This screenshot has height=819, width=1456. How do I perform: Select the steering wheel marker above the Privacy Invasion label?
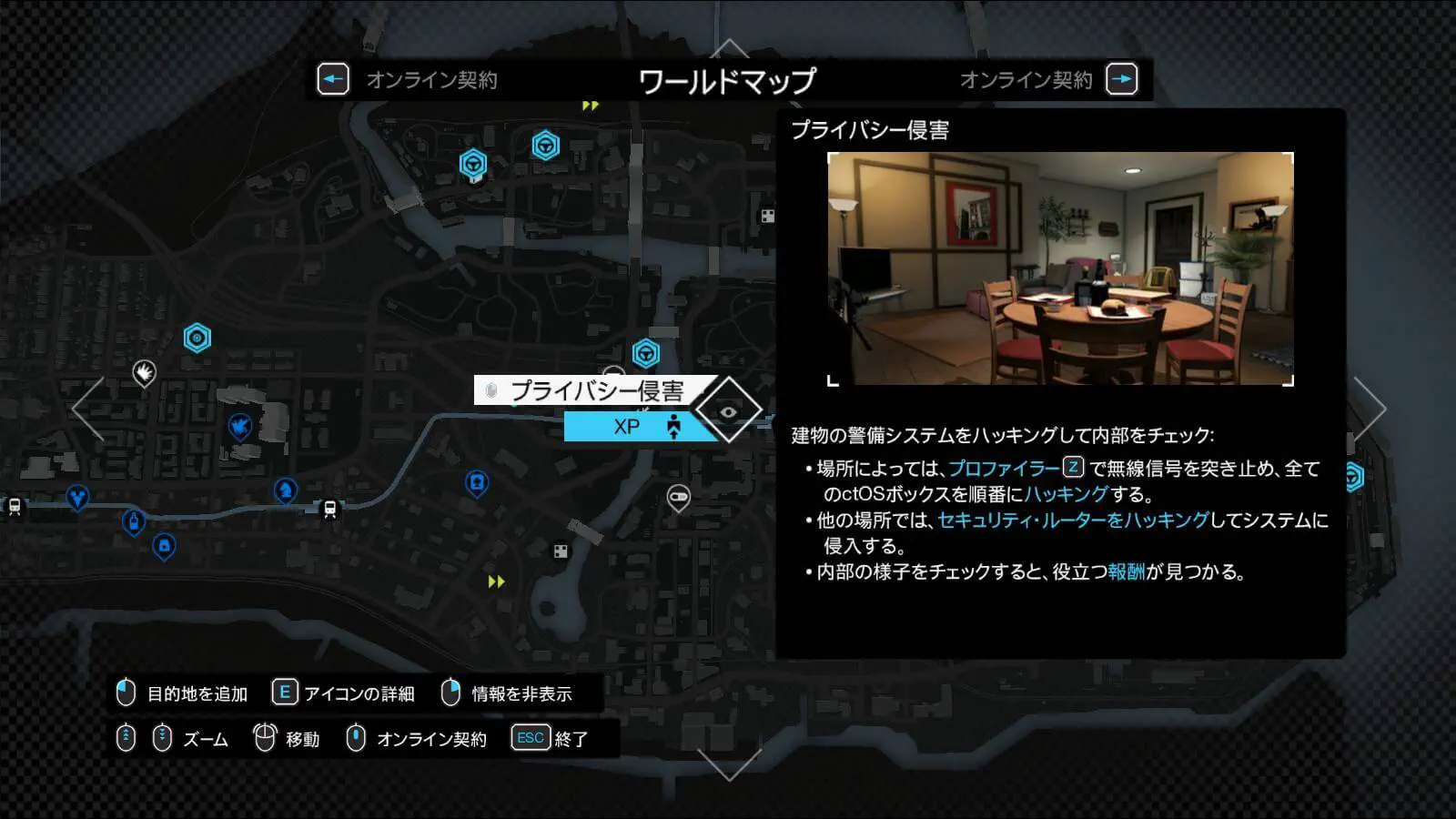(x=646, y=353)
